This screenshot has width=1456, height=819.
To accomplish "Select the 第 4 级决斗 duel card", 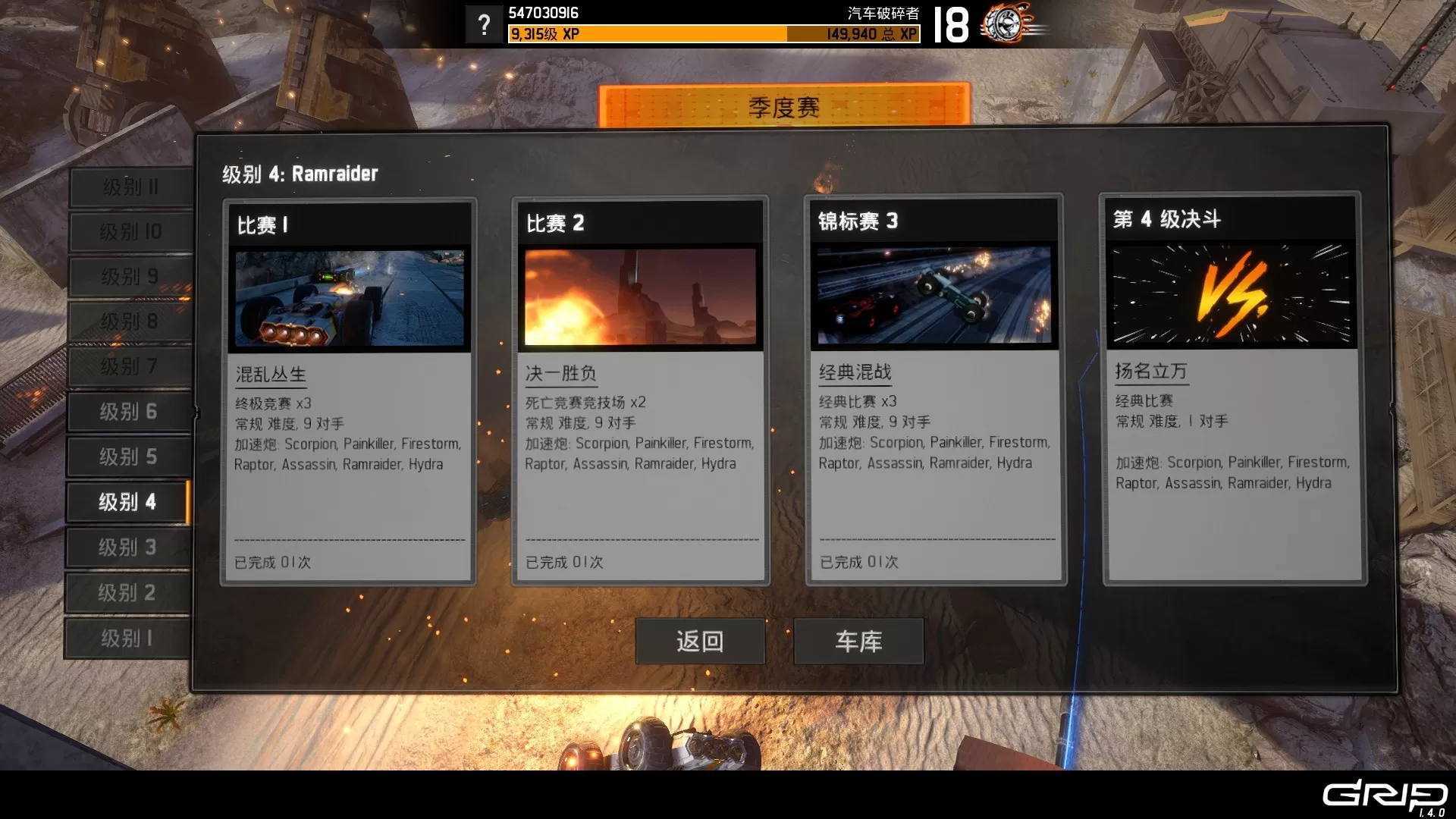I will (x=1232, y=388).
